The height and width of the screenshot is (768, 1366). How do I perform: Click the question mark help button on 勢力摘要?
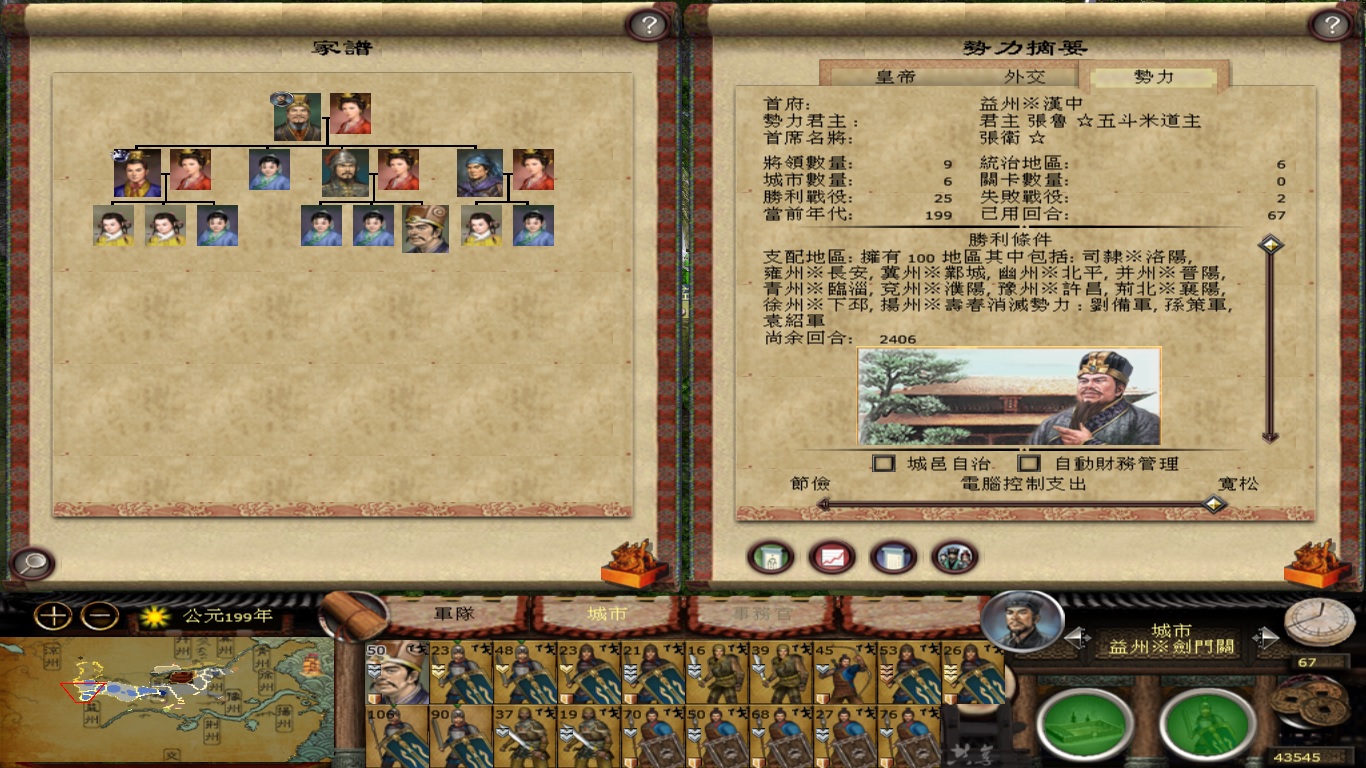(x=1329, y=25)
